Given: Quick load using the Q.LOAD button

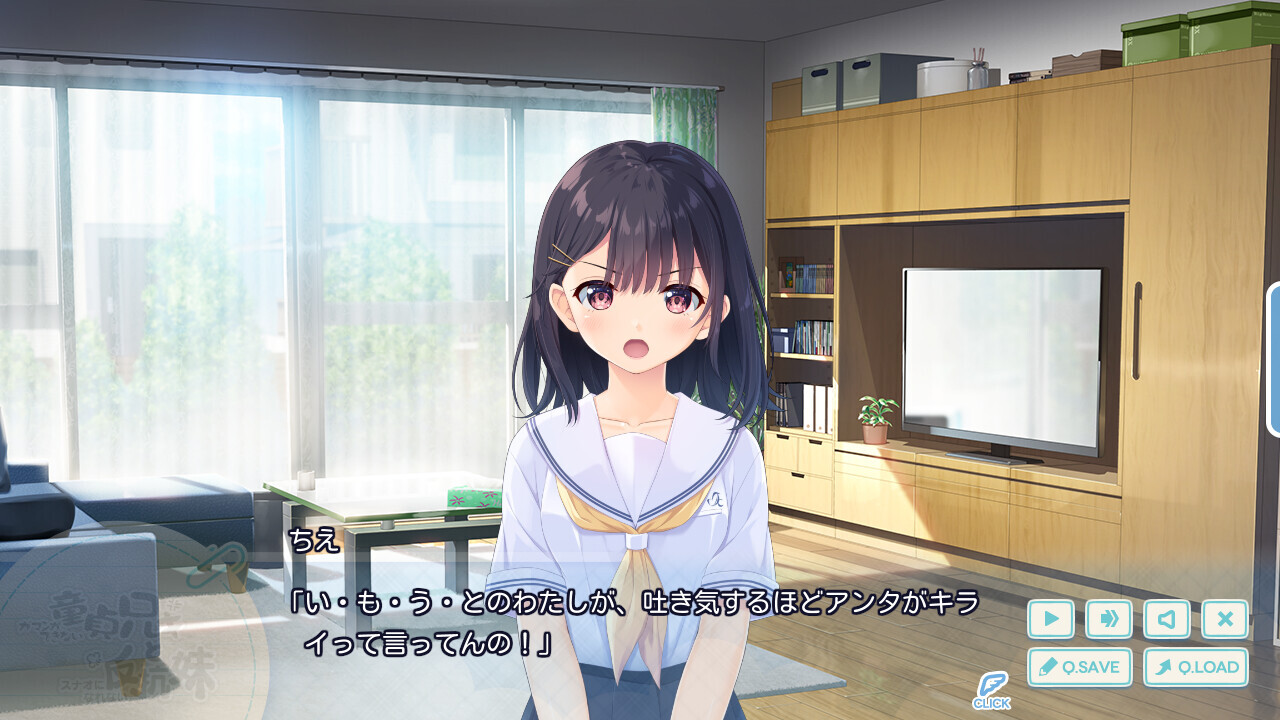Looking at the screenshot, I should coord(1196,667).
